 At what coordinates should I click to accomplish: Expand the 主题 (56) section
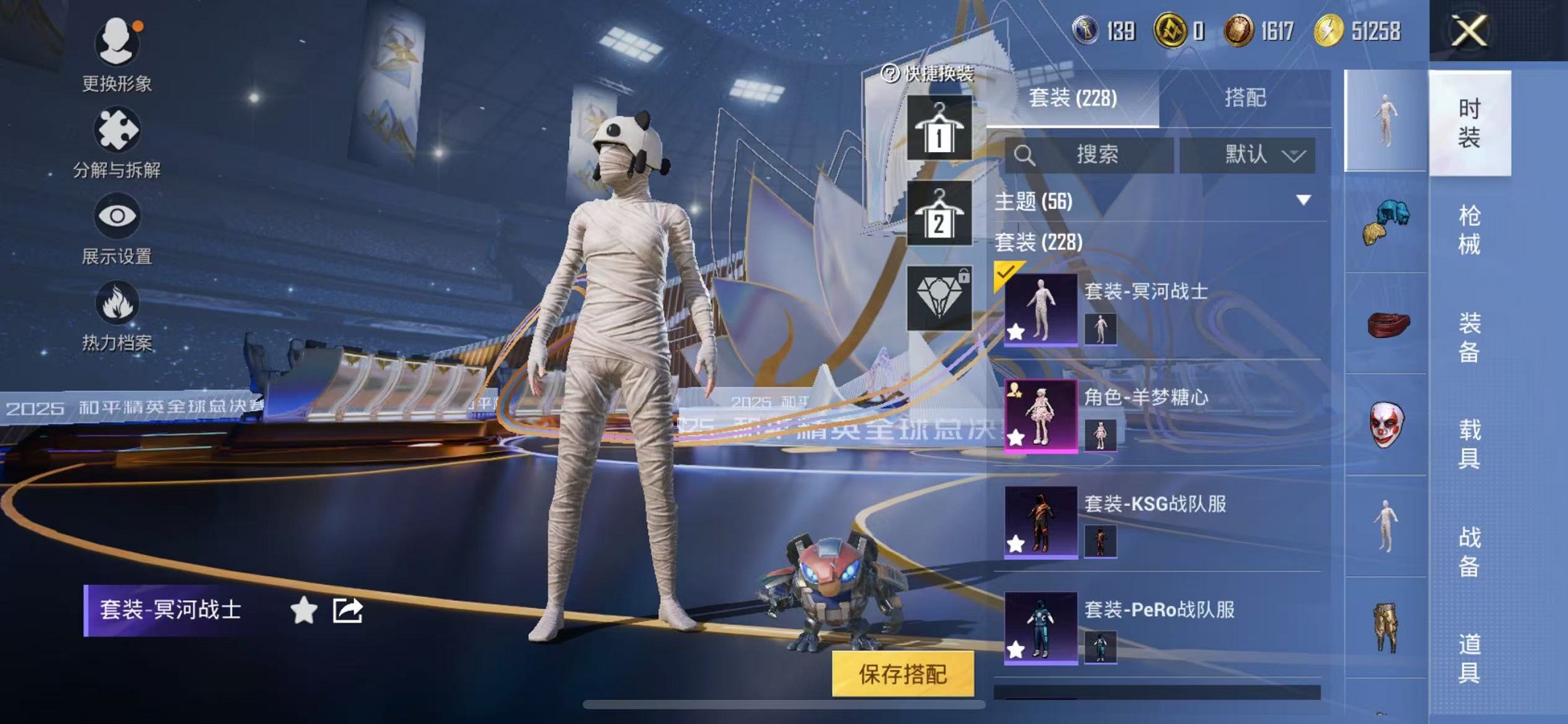(1303, 200)
